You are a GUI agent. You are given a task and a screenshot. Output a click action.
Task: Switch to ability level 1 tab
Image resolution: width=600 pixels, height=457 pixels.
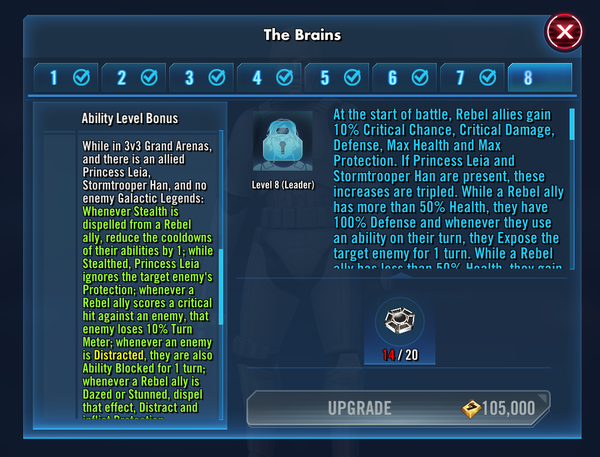click(66, 77)
